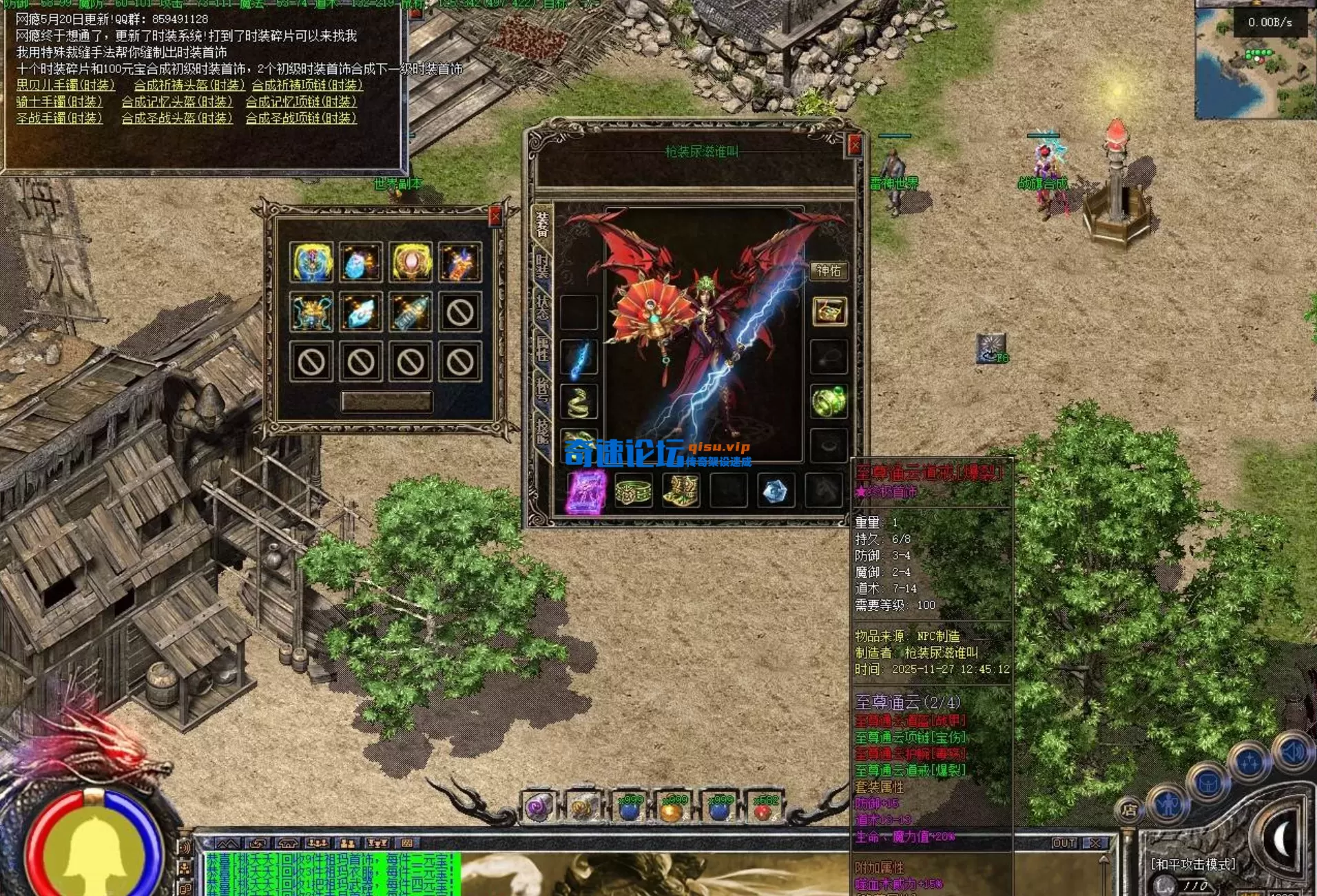Select the green boots equipment slot
This screenshot has height=896, width=1317.
pyautogui.click(x=681, y=491)
